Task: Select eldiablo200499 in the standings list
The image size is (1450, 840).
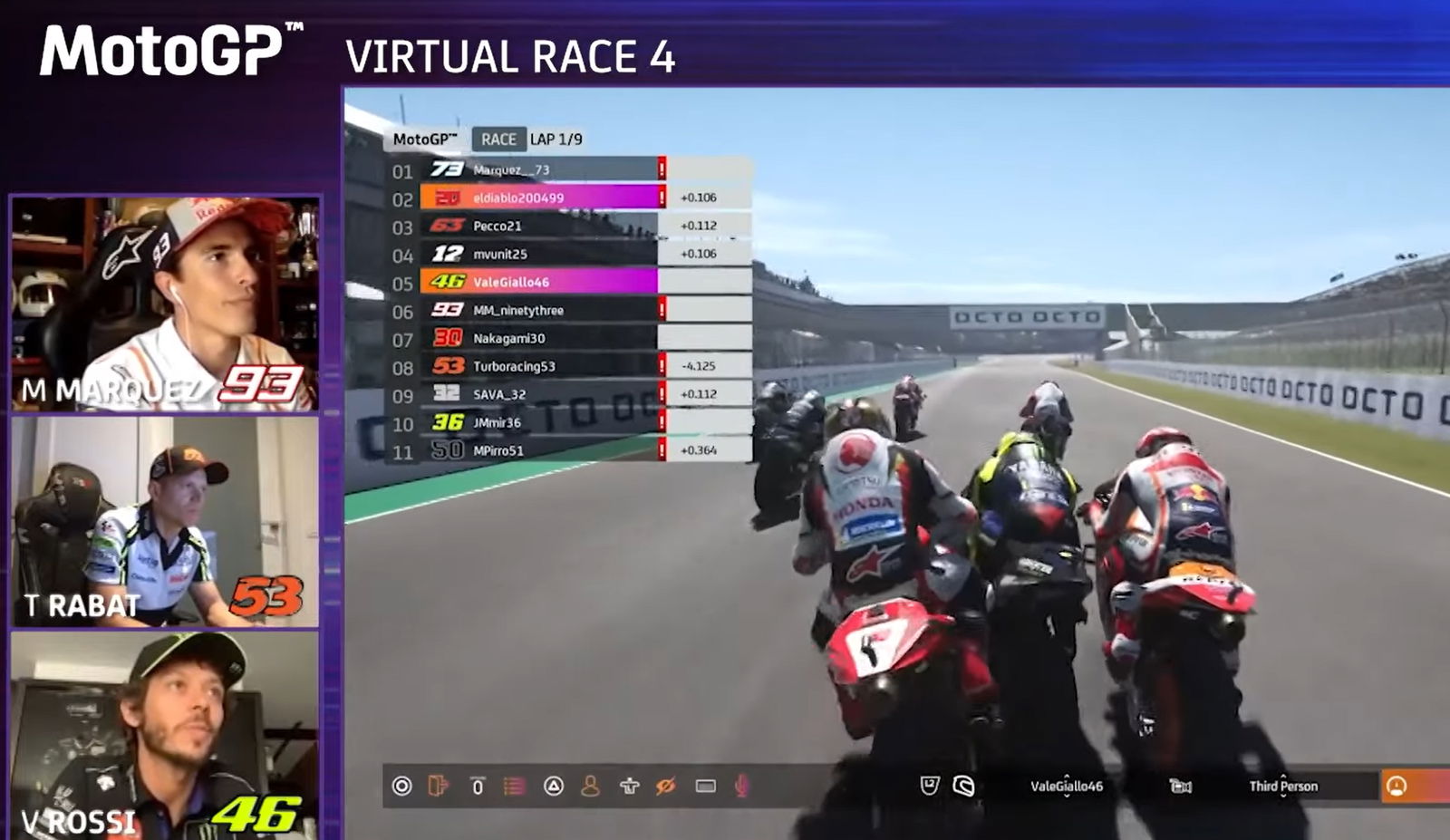Action: [542, 198]
